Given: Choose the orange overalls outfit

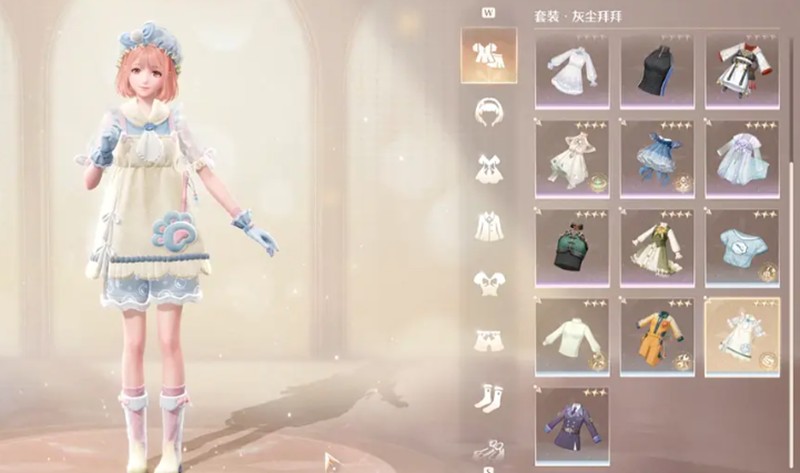Looking at the screenshot, I should point(657,335).
